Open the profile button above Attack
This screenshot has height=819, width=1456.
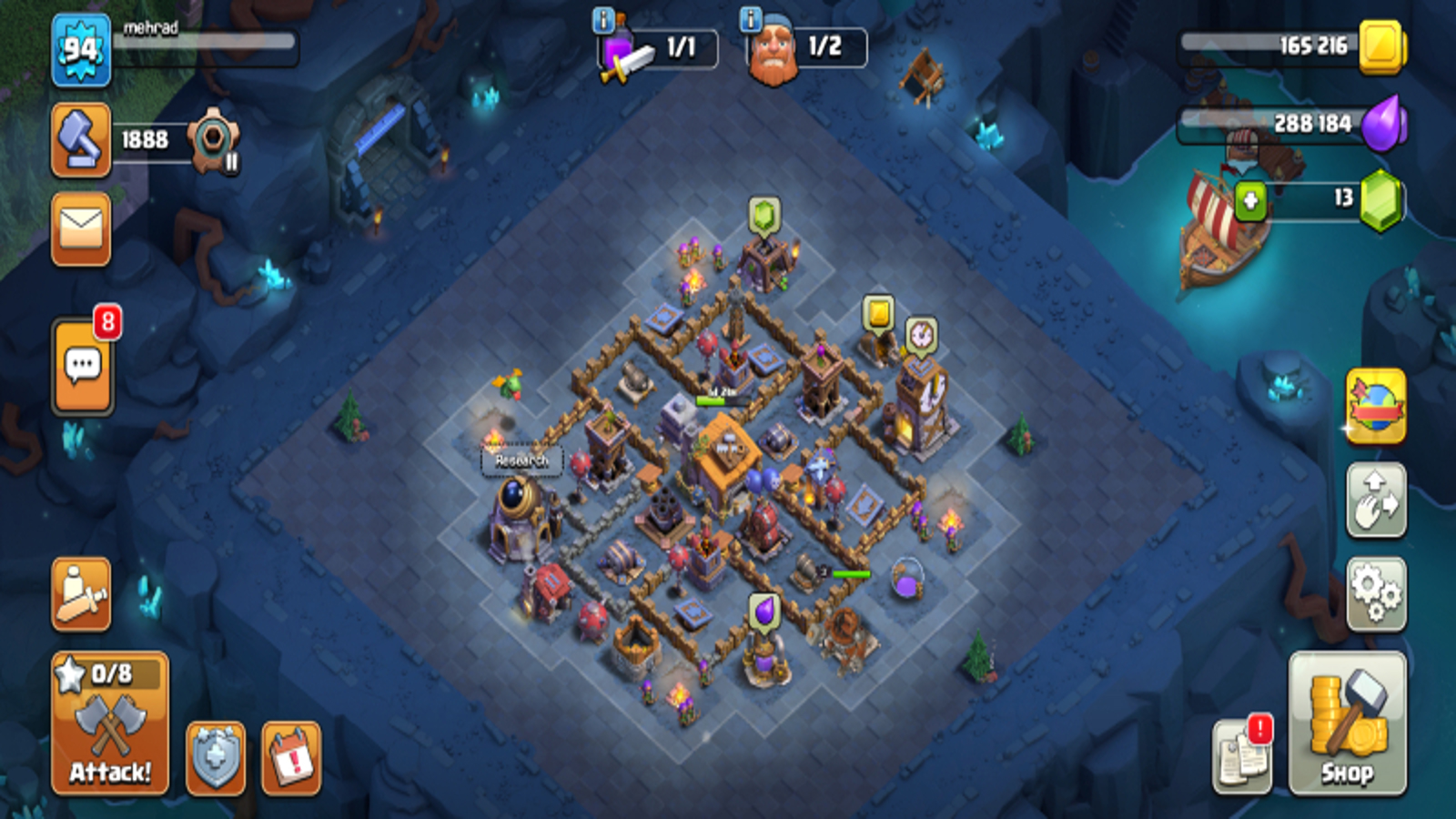81,594
